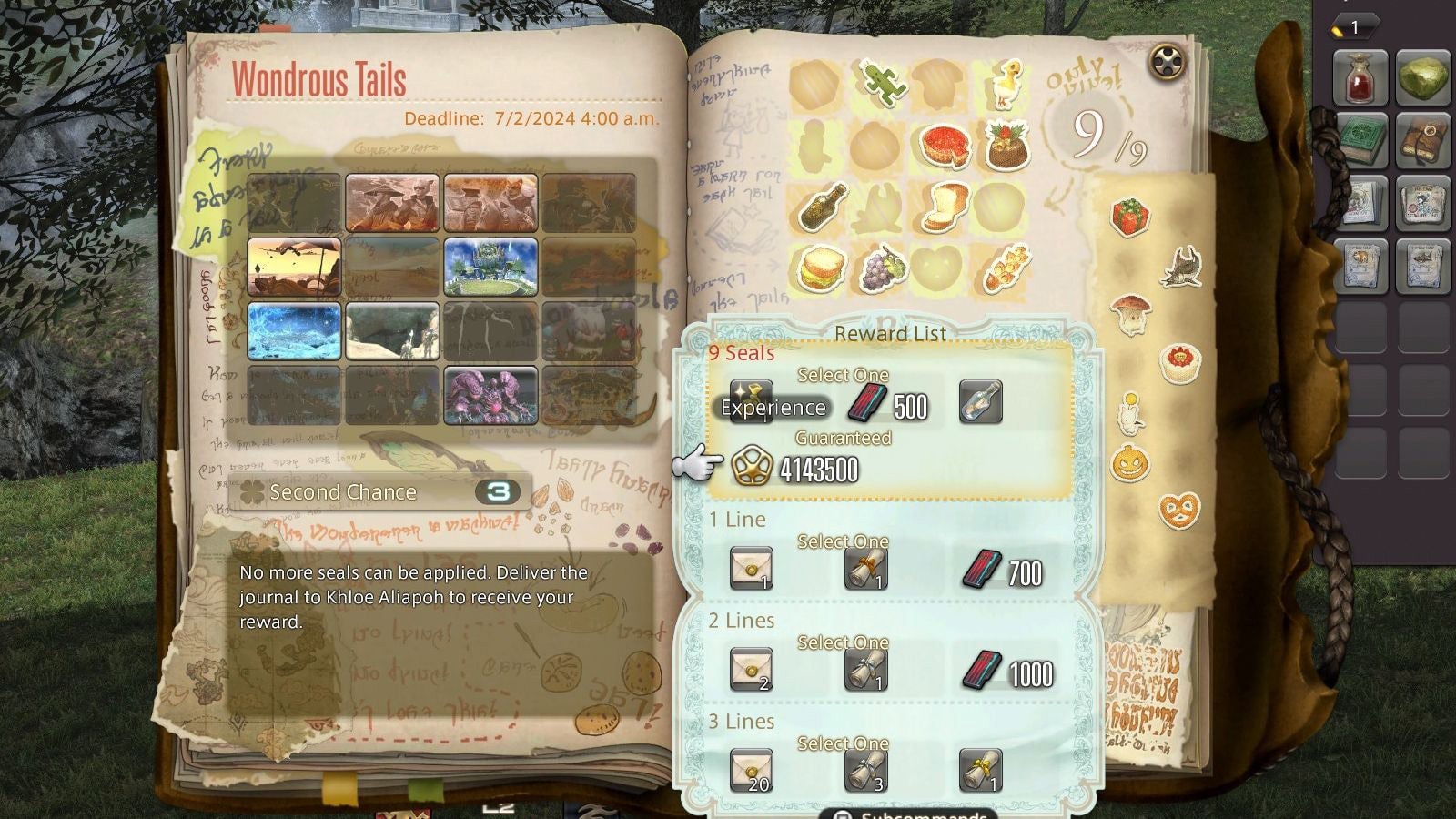
Task: Open the blue underwater duty thumbnail
Action: coord(294,332)
